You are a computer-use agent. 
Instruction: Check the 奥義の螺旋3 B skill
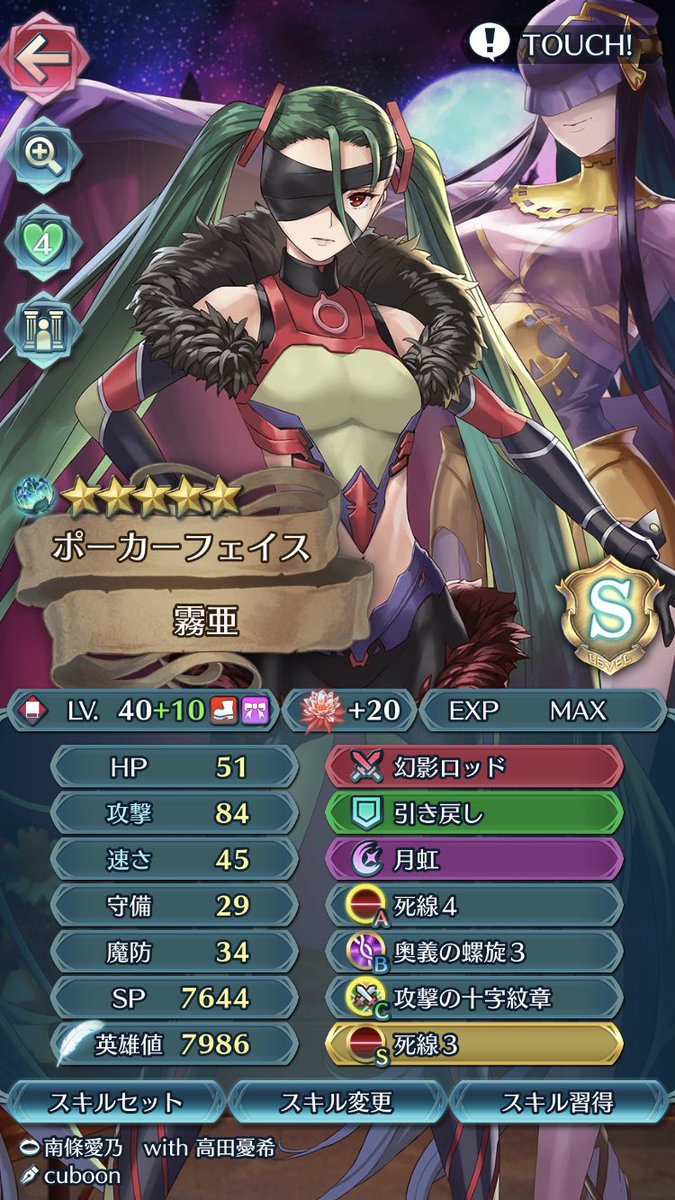475,952
